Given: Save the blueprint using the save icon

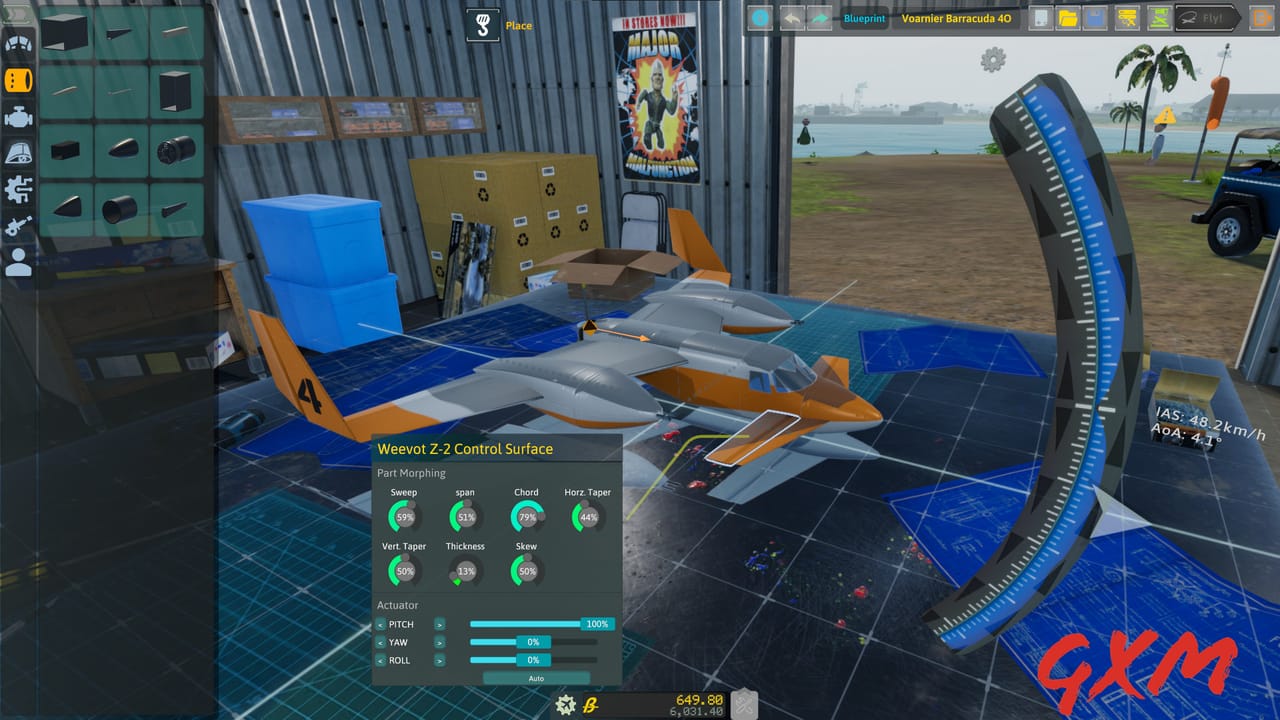Looking at the screenshot, I should [x=1094, y=17].
